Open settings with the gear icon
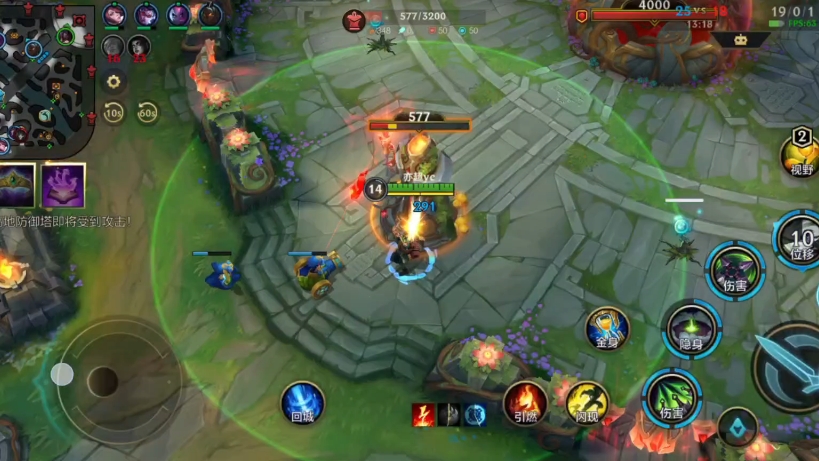This screenshot has height=461, width=819. [x=114, y=82]
